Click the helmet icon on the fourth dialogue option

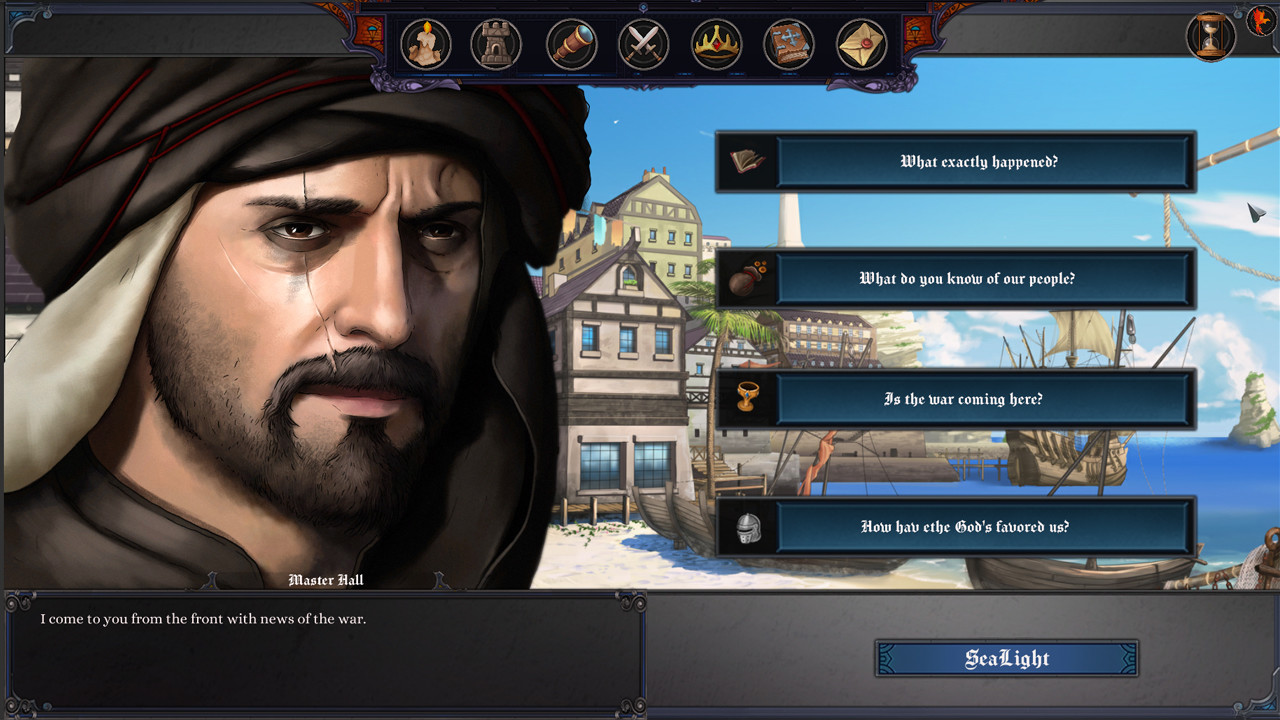pos(750,527)
